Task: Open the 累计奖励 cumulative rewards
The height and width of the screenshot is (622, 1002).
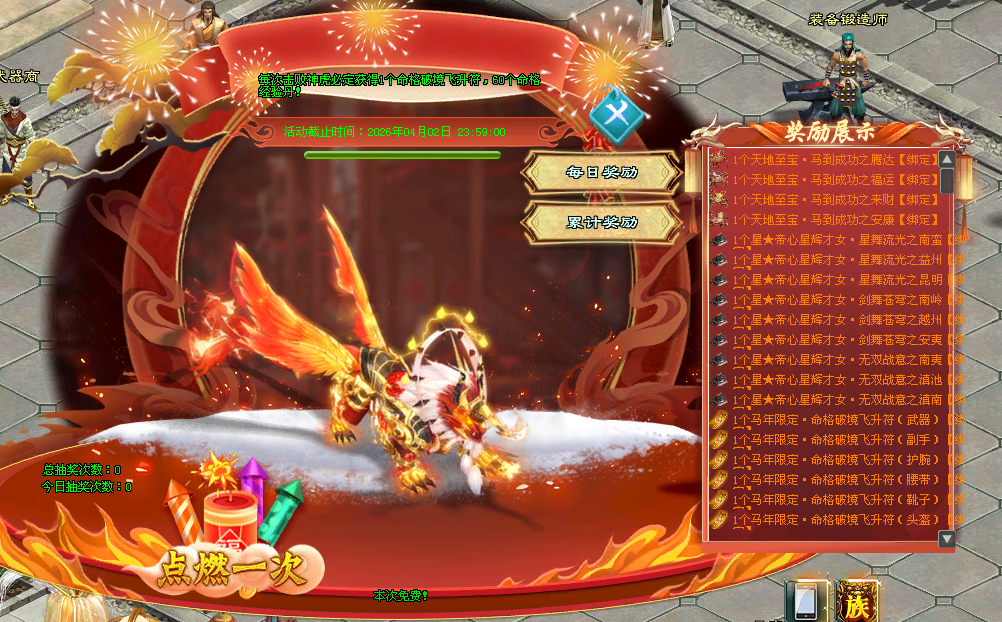Action: click(602, 222)
